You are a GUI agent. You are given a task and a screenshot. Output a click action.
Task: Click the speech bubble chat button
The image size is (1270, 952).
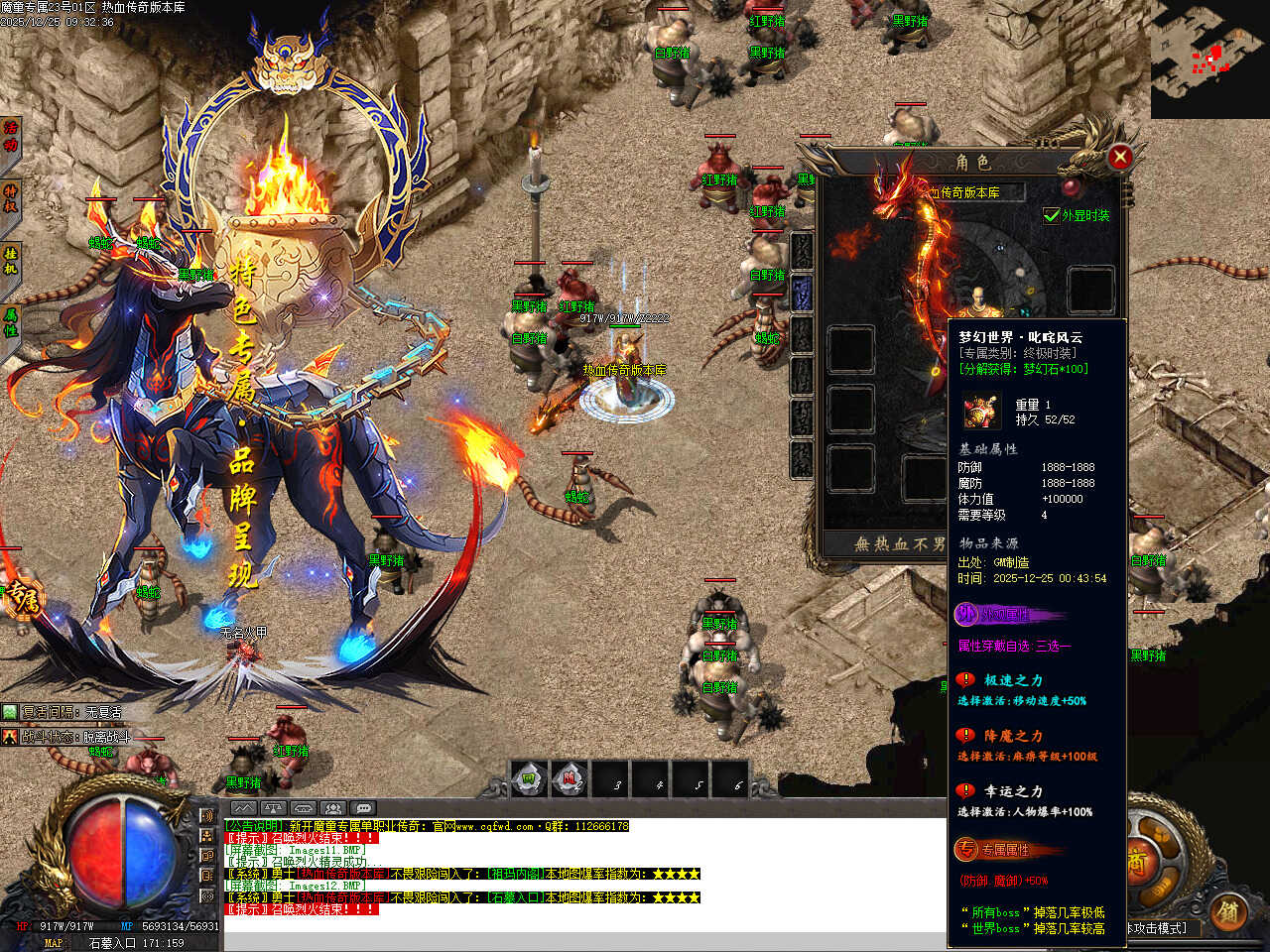[364, 808]
